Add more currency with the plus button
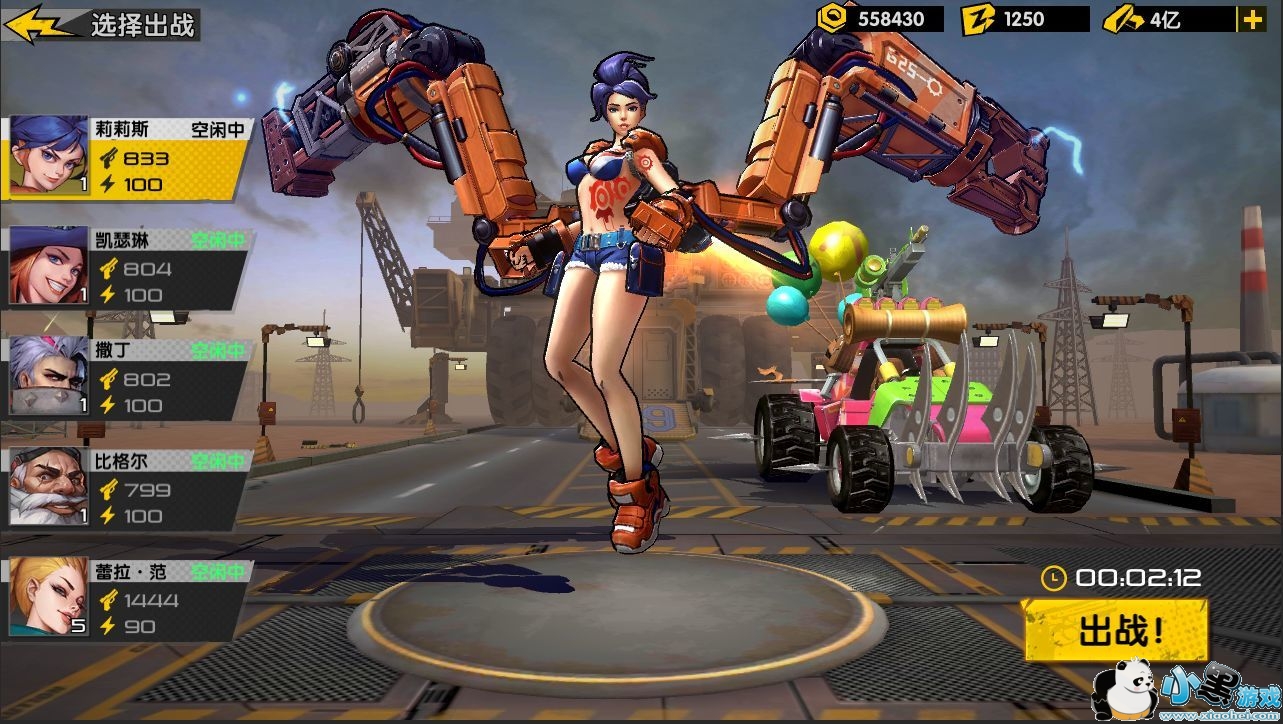1283x724 pixels. coord(1250,19)
